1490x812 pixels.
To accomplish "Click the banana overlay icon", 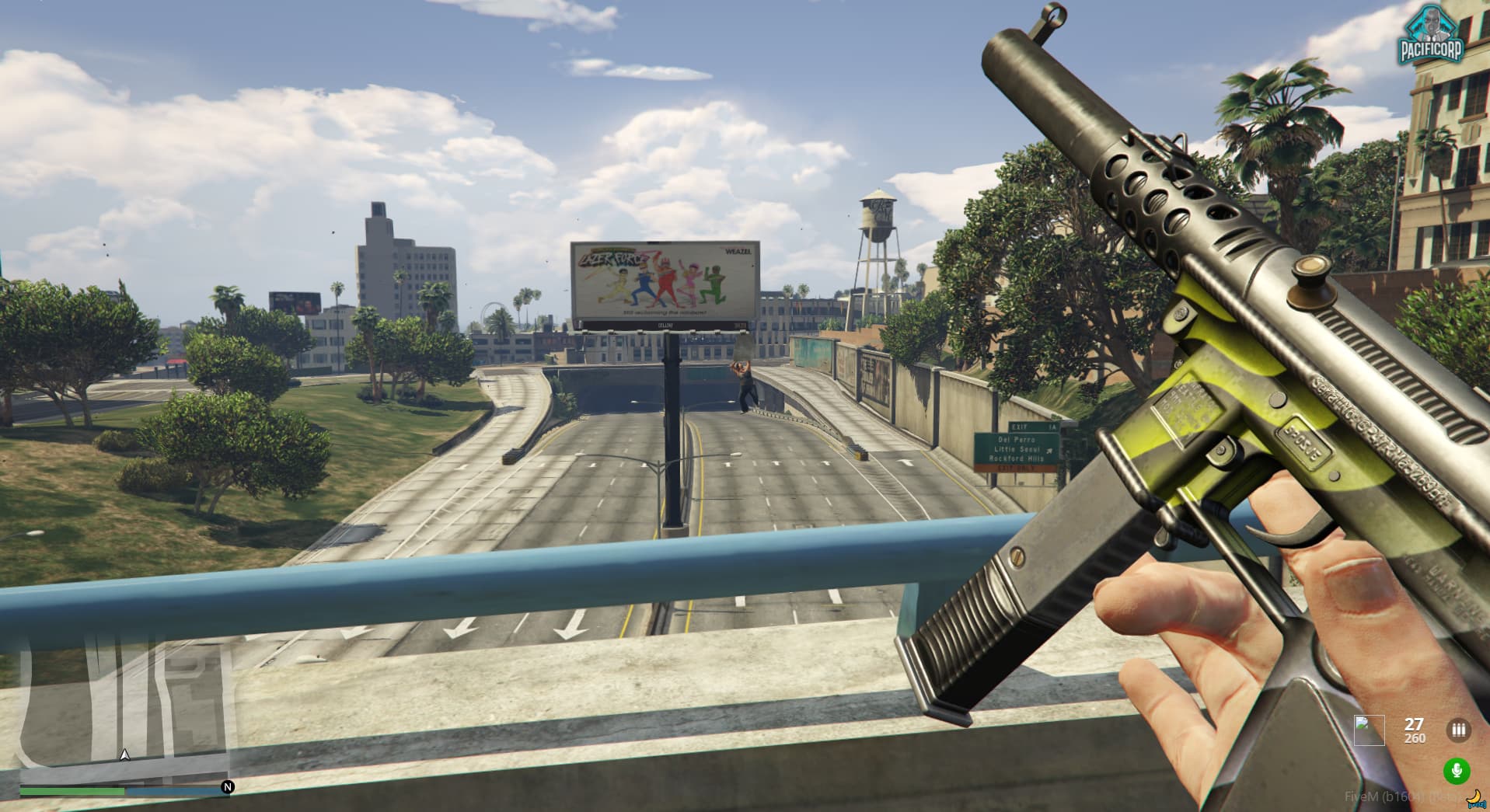I will pos(1474,797).
